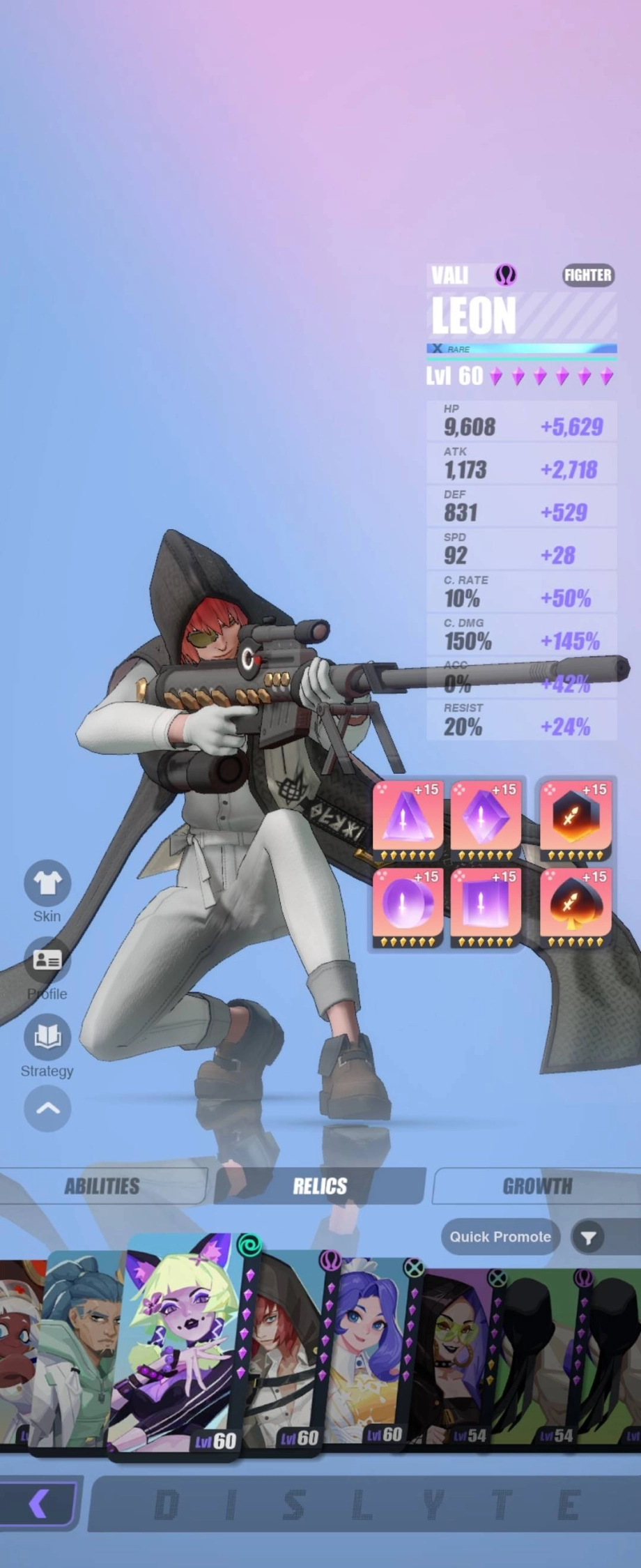The height and width of the screenshot is (1568, 641).
Task: Open the esper filter funnel
Action: 589,1238
